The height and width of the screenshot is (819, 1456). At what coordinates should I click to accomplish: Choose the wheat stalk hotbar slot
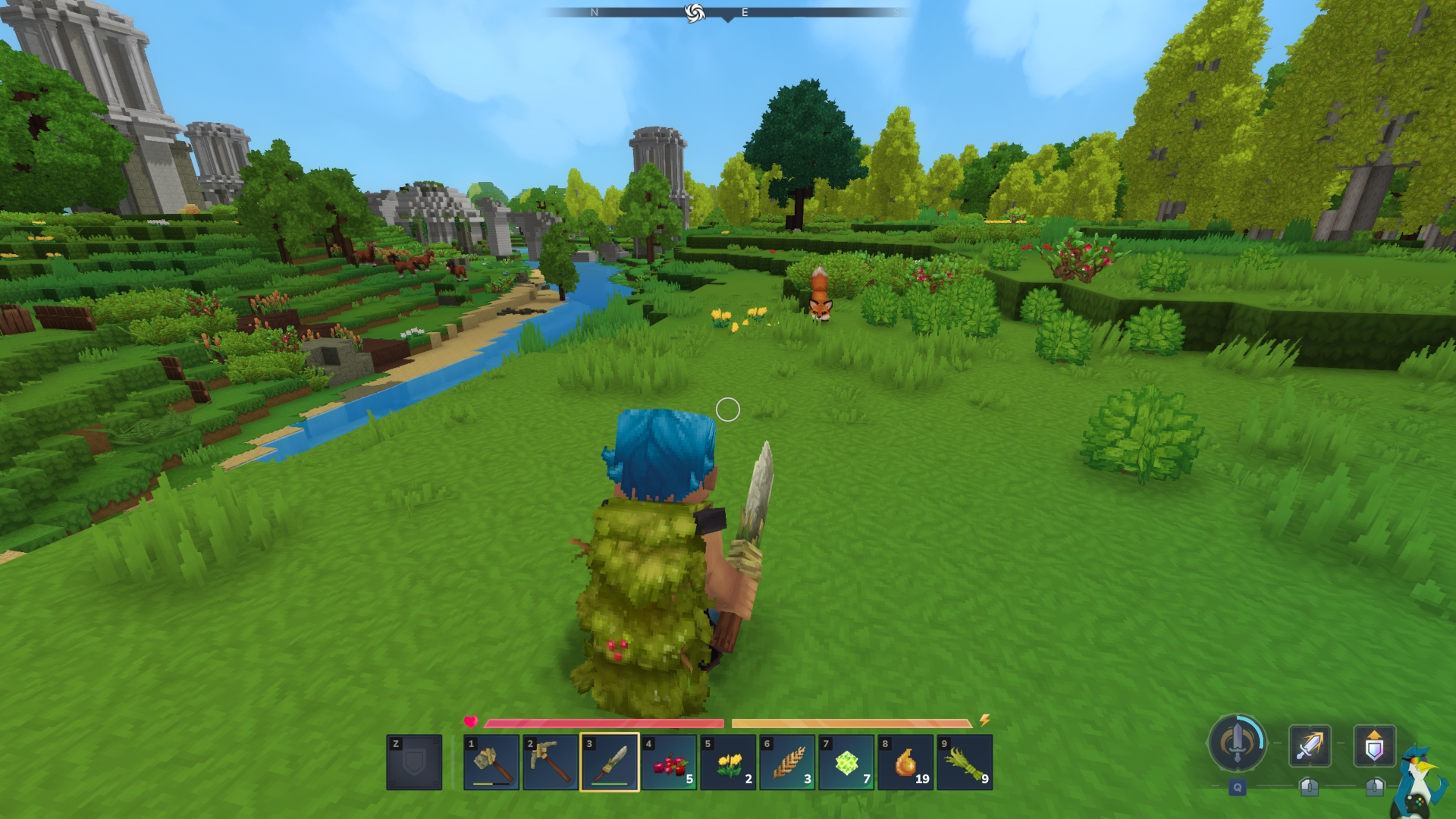(787, 762)
